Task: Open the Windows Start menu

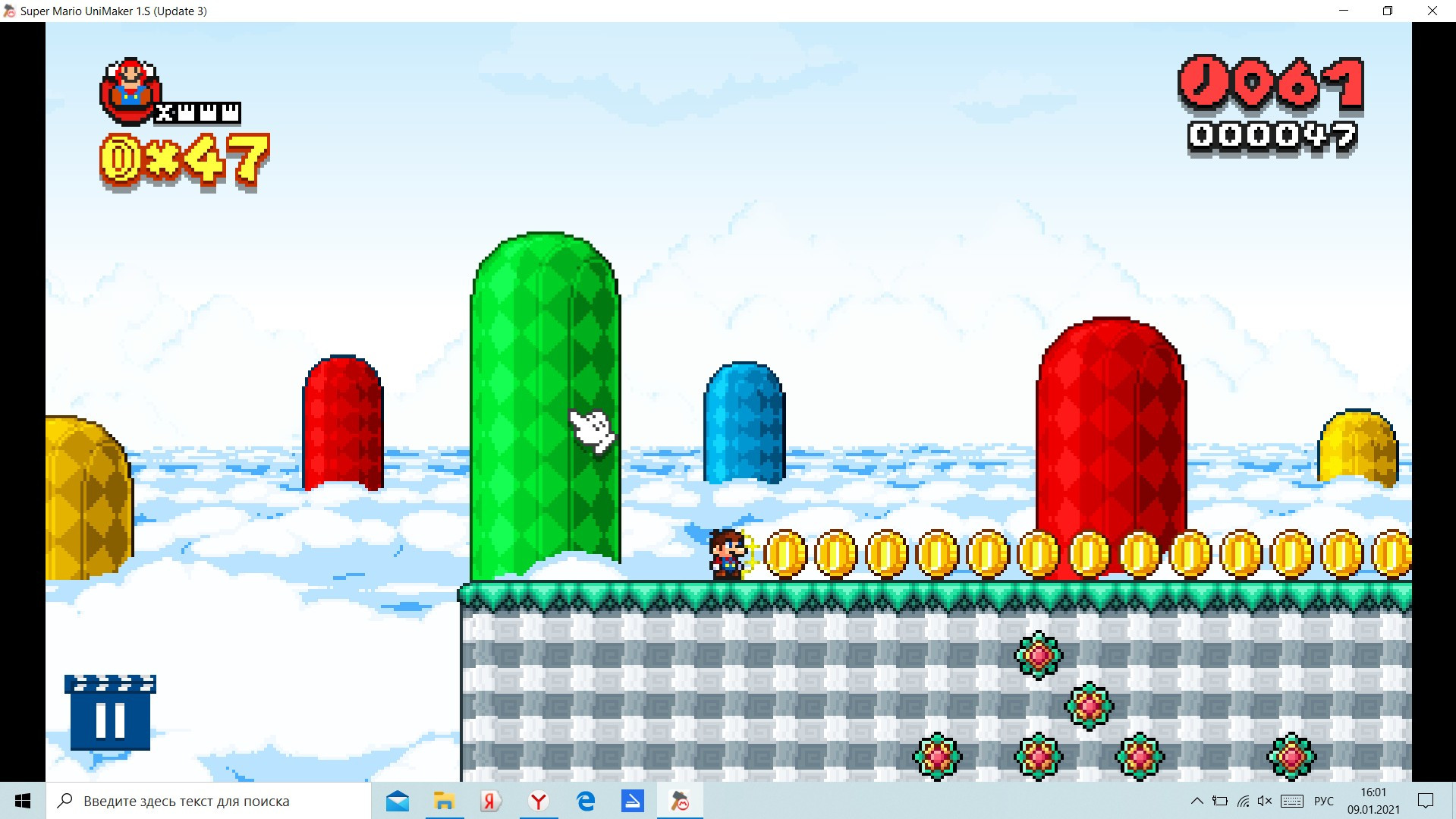Action: coord(22,801)
